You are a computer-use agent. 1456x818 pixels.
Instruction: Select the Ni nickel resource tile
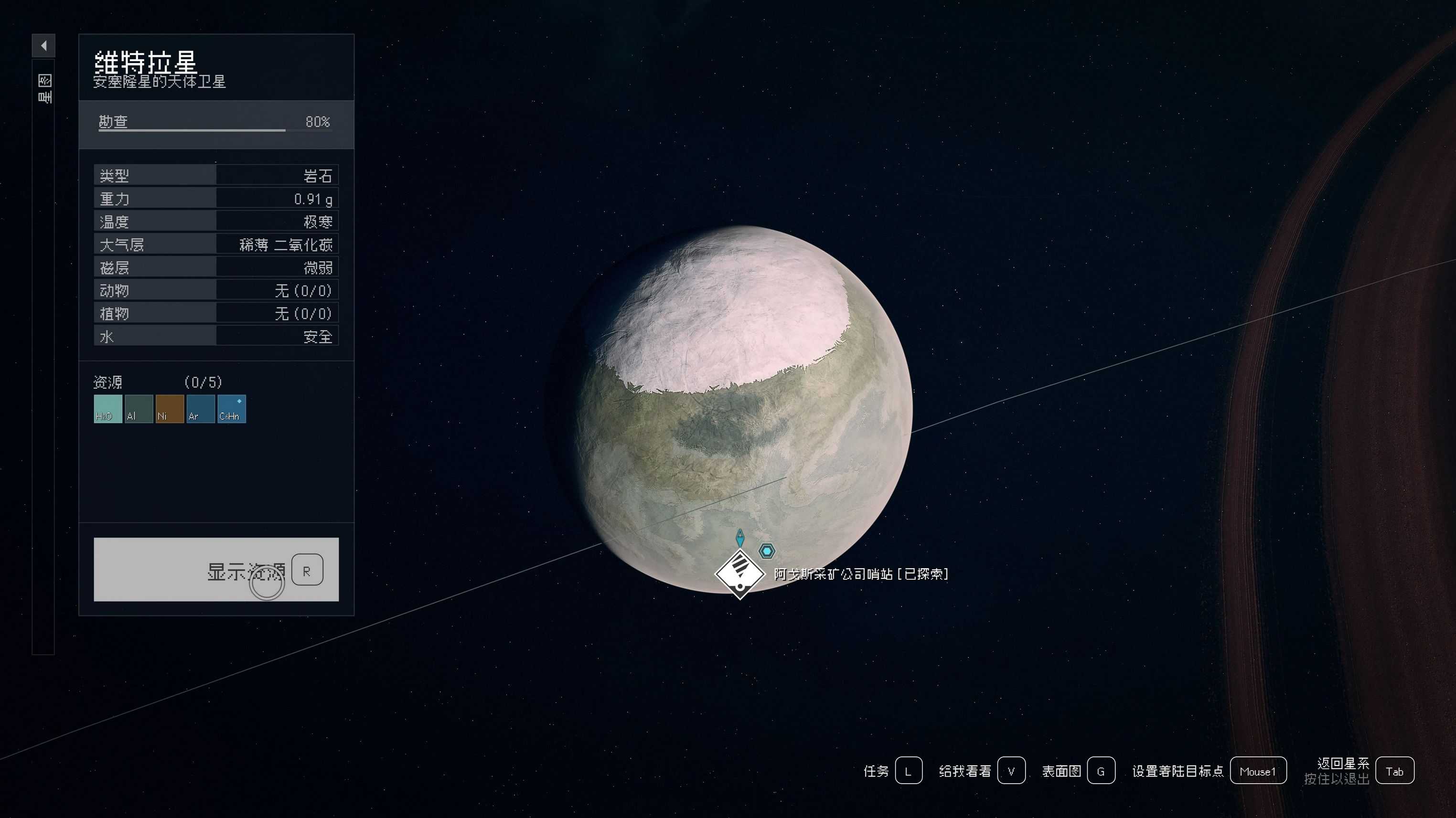pos(170,408)
